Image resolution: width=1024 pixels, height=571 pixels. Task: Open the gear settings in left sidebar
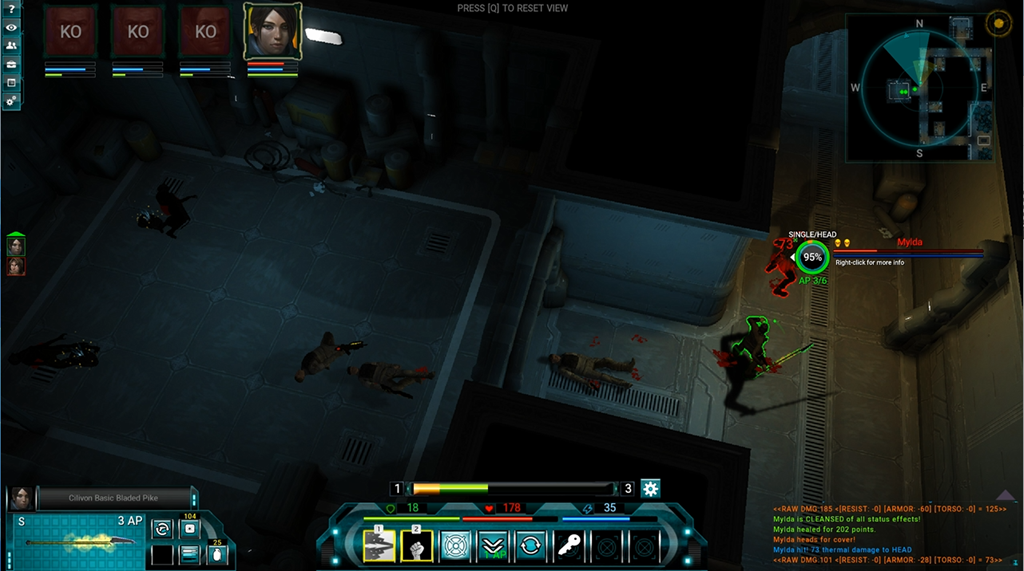pos(11,100)
